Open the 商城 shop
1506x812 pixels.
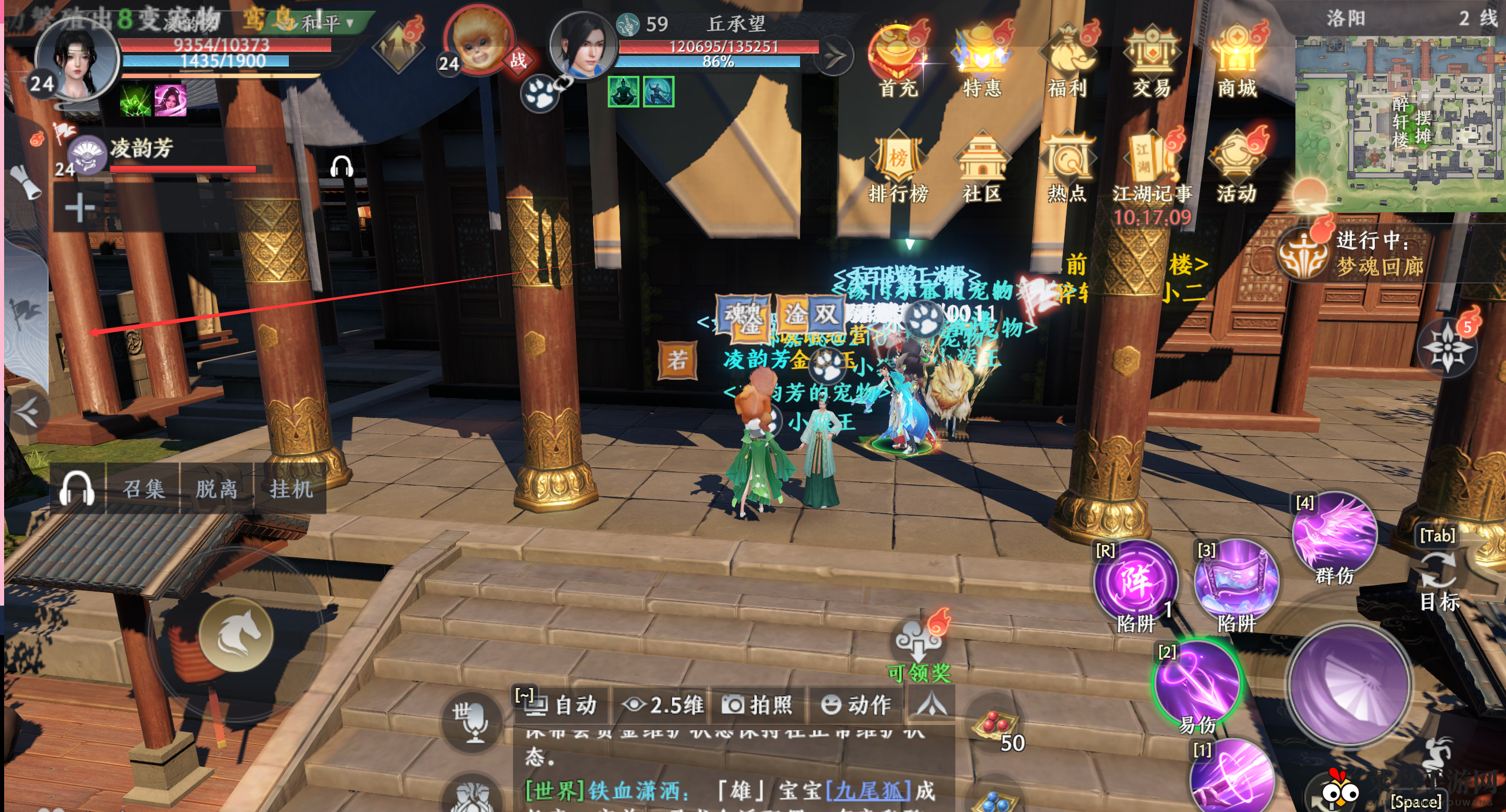pyautogui.click(x=1237, y=59)
